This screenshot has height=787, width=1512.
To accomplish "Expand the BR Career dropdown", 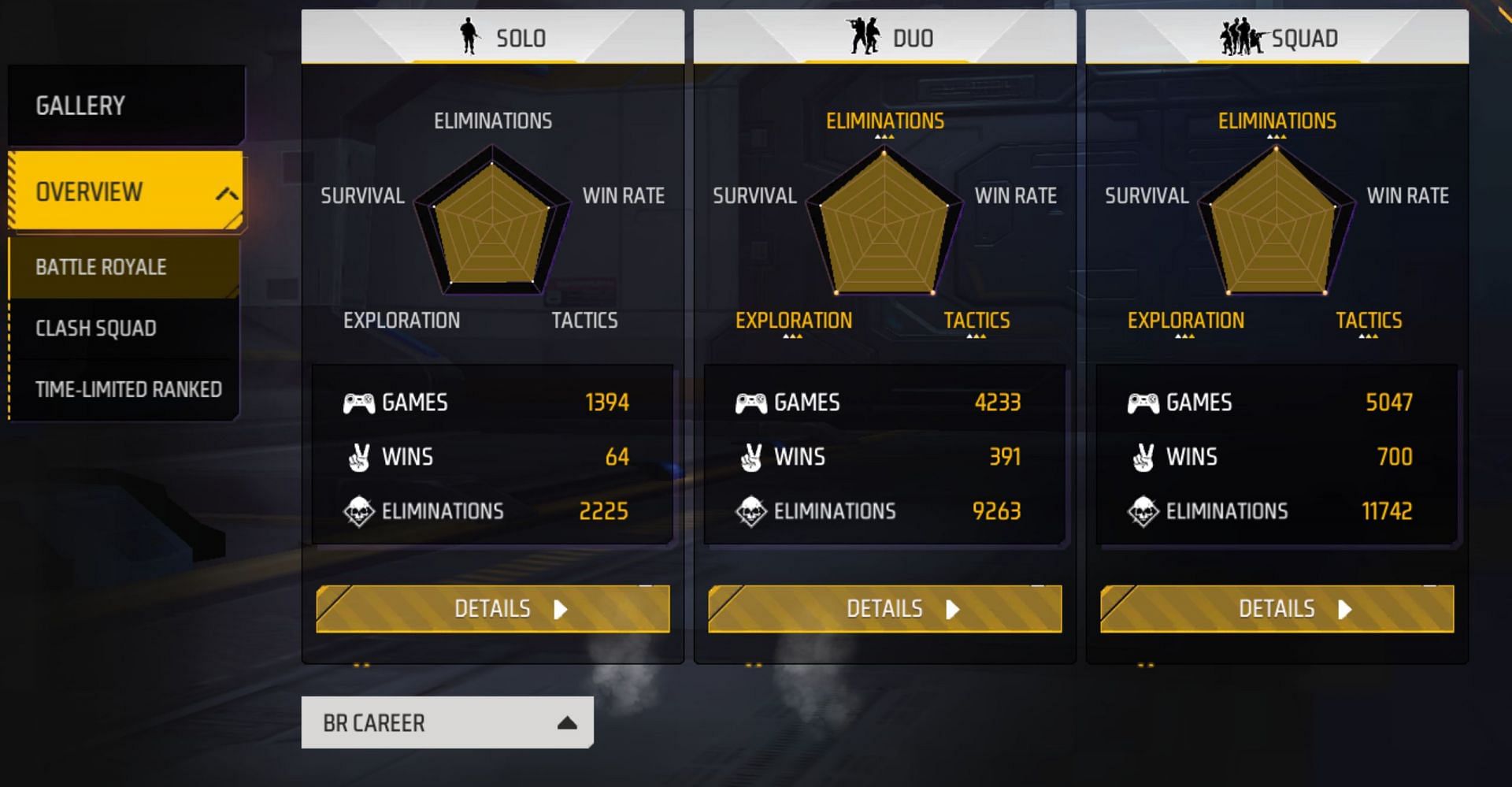I will 447,722.
